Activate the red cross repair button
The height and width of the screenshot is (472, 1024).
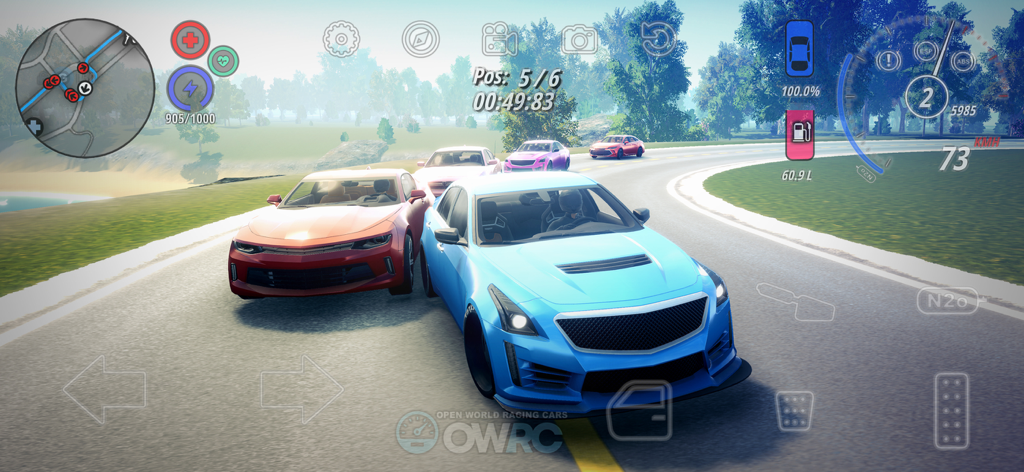coord(190,40)
